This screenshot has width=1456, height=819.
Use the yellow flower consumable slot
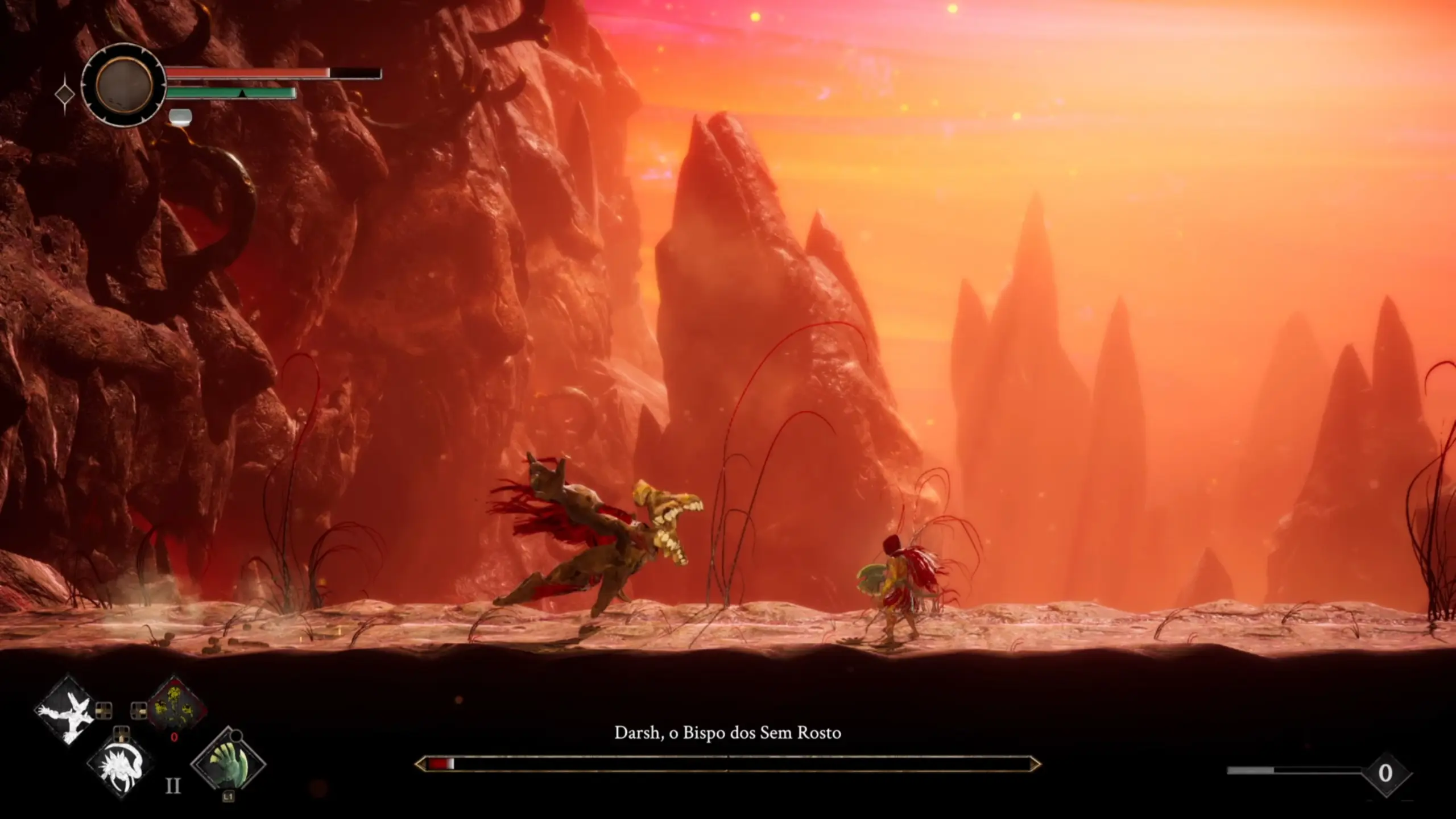pyautogui.click(x=176, y=708)
